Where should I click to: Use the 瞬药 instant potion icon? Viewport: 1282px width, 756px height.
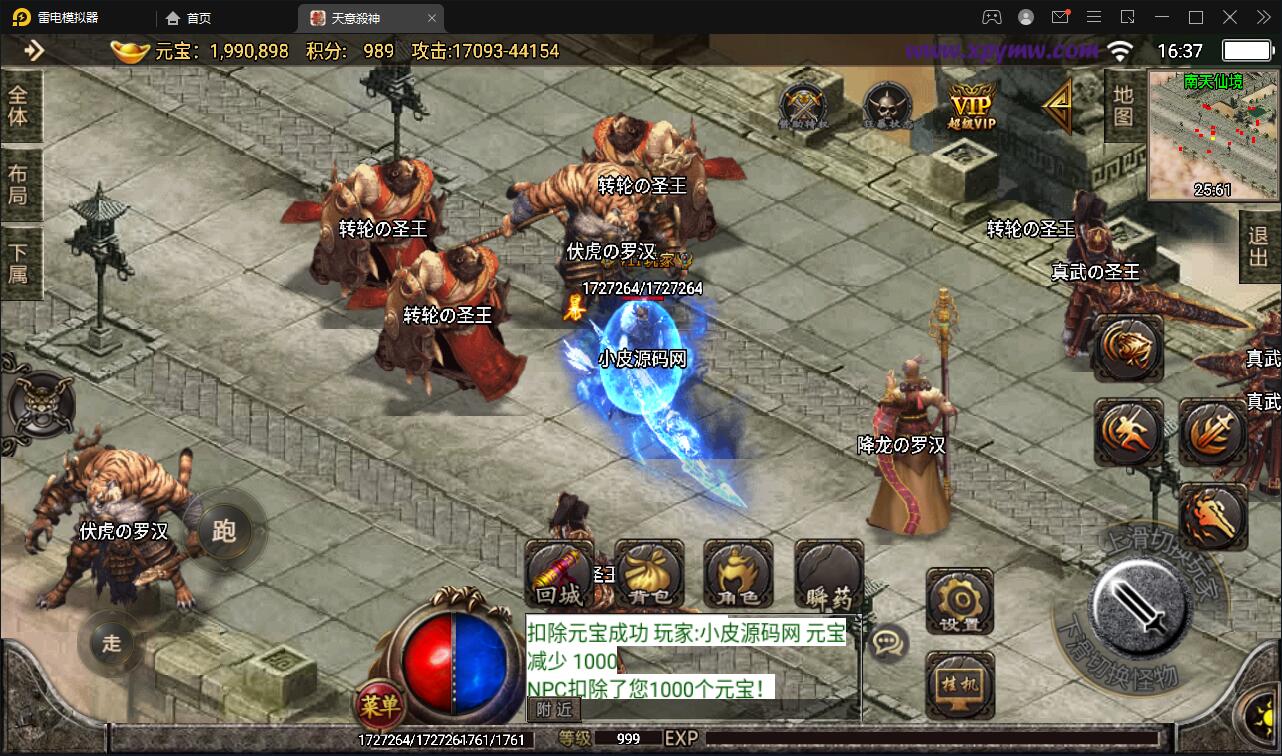pos(827,575)
